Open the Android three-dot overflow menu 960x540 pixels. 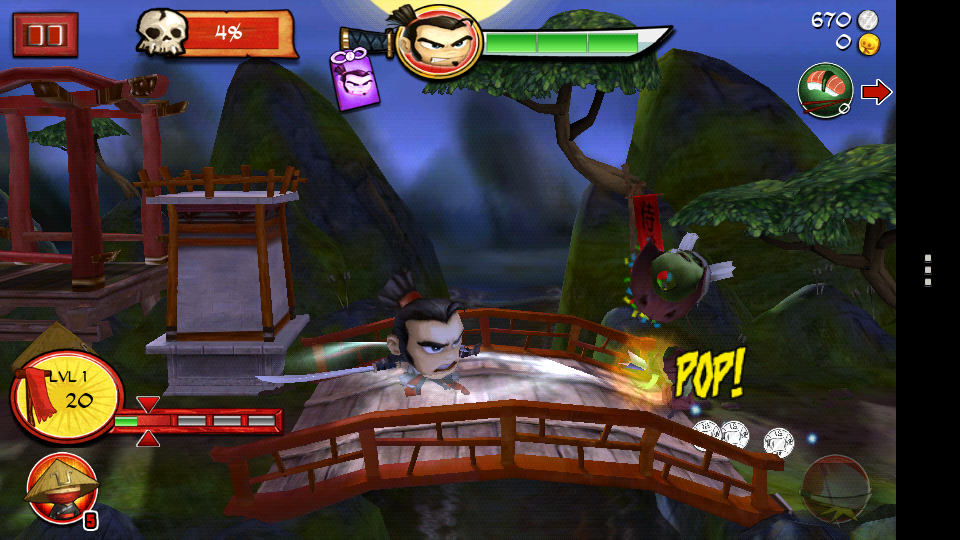click(928, 270)
